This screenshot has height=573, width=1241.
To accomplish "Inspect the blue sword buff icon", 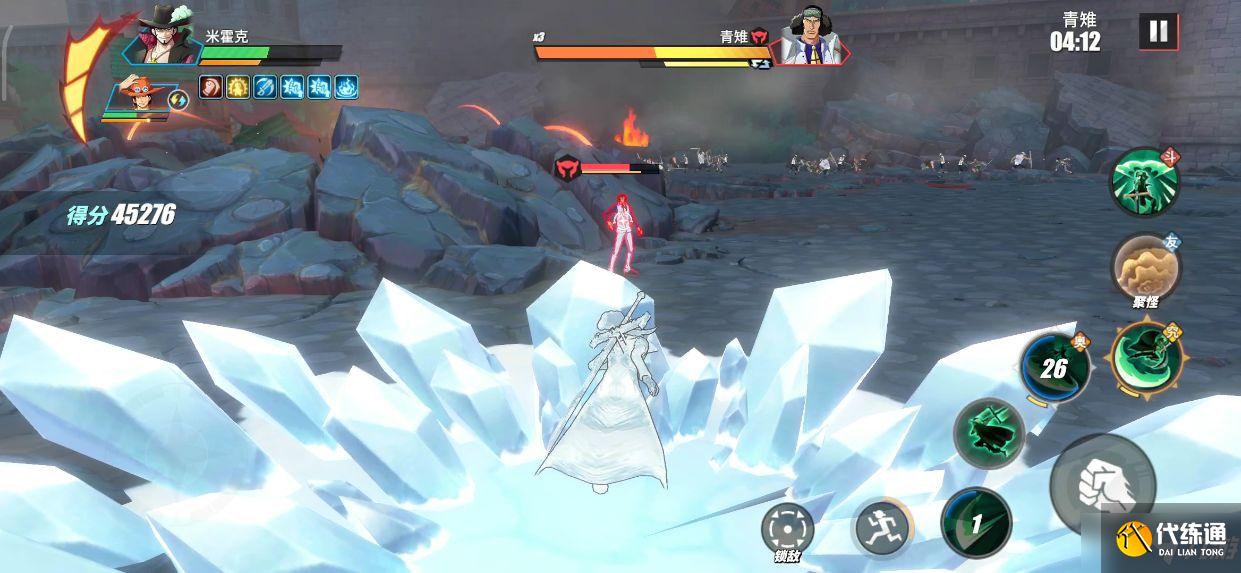I will point(265,87).
